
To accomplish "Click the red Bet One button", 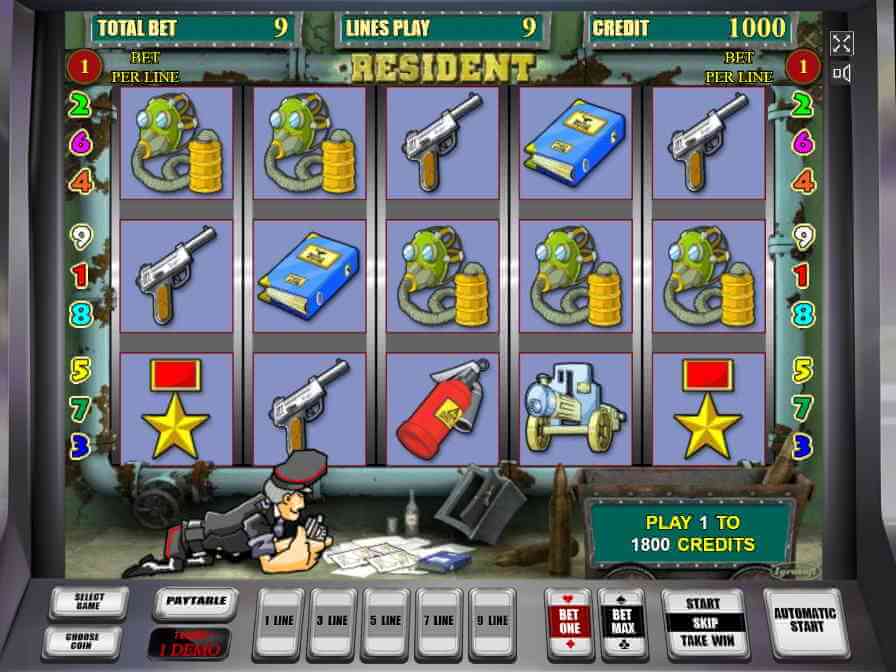I will (x=567, y=621).
